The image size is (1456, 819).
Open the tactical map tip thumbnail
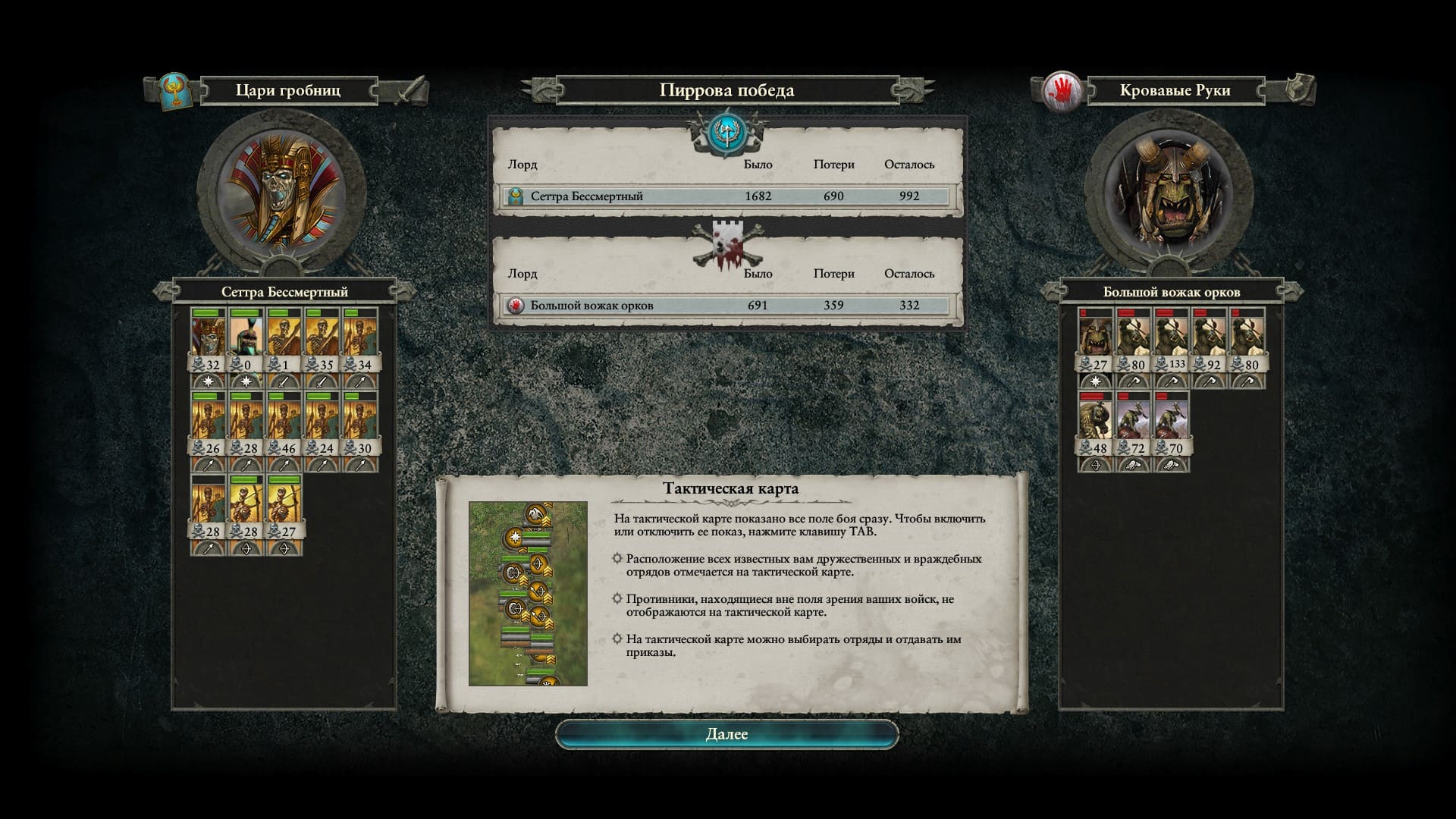[528, 594]
